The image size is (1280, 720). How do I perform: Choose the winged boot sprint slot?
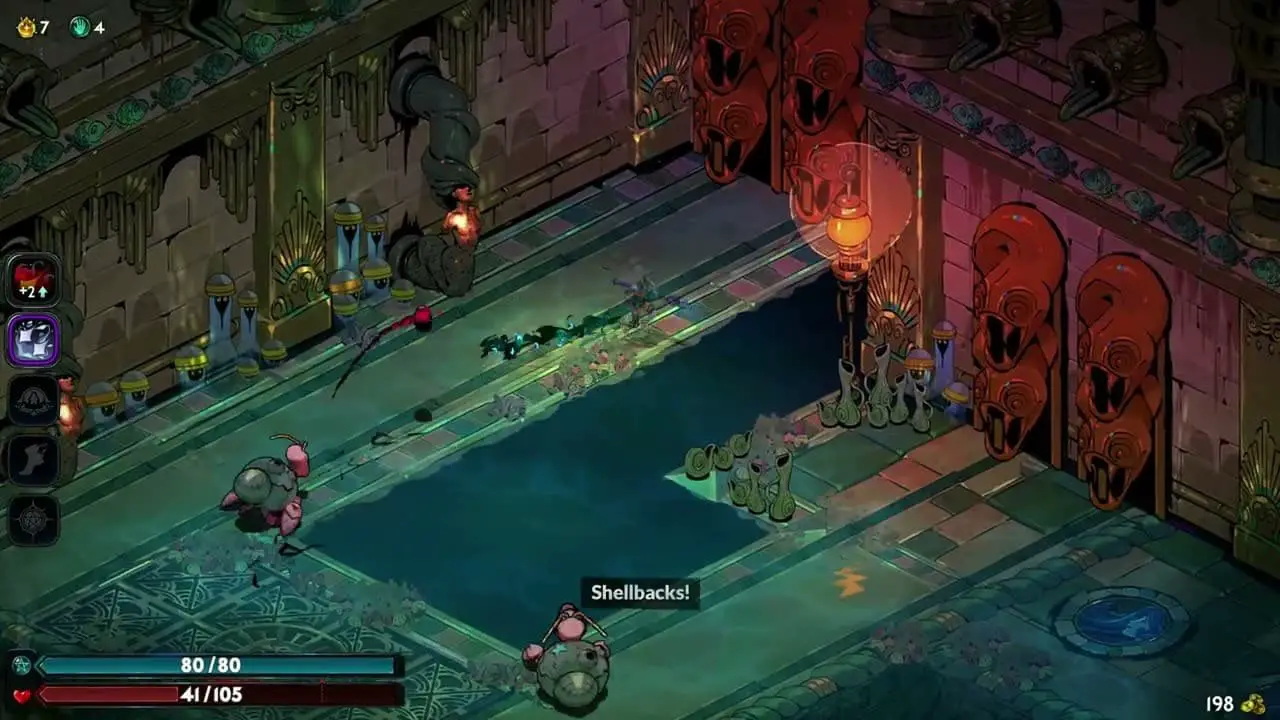tap(34, 460)
